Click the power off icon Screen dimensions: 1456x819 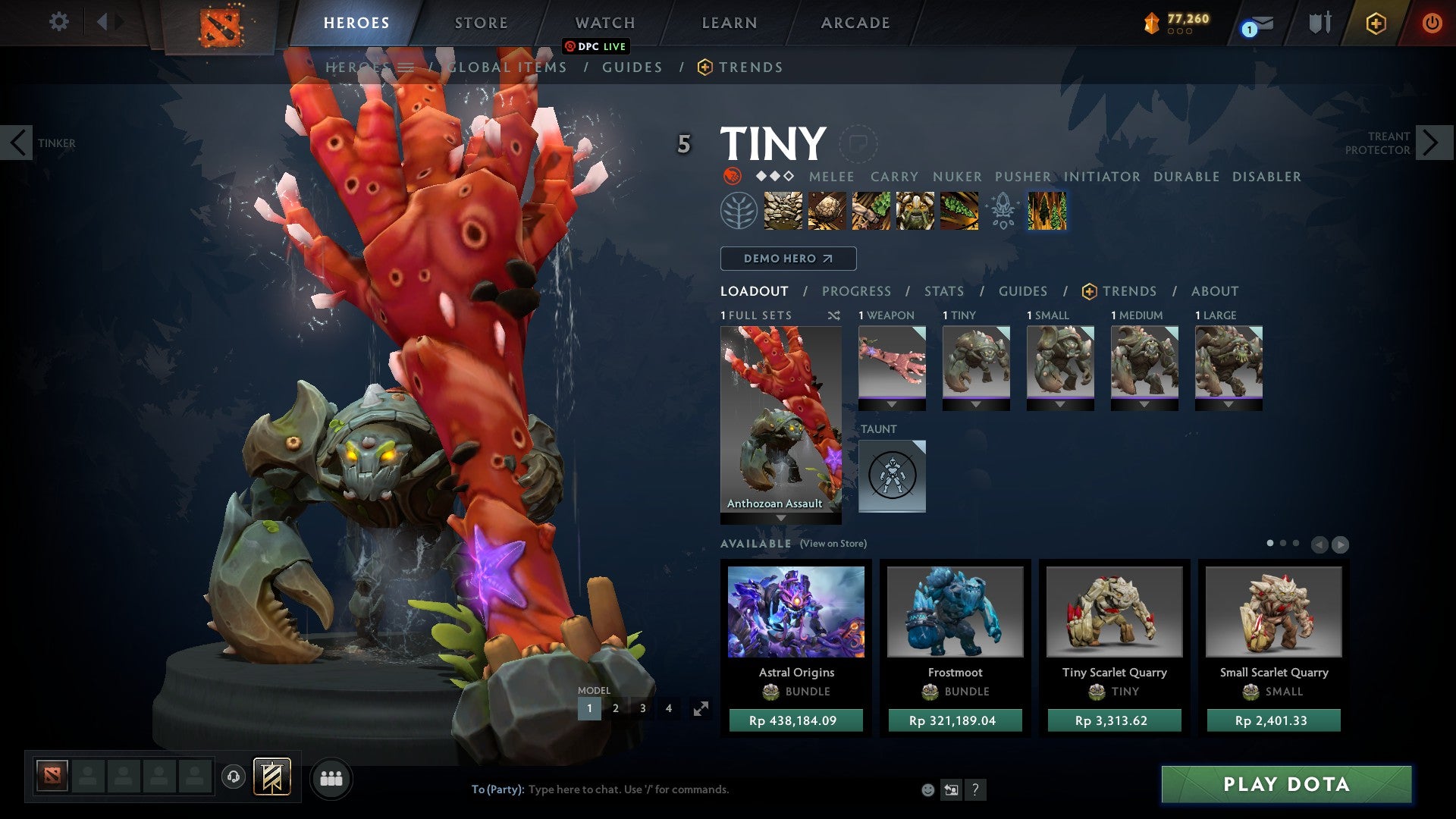coord(1432,23)
